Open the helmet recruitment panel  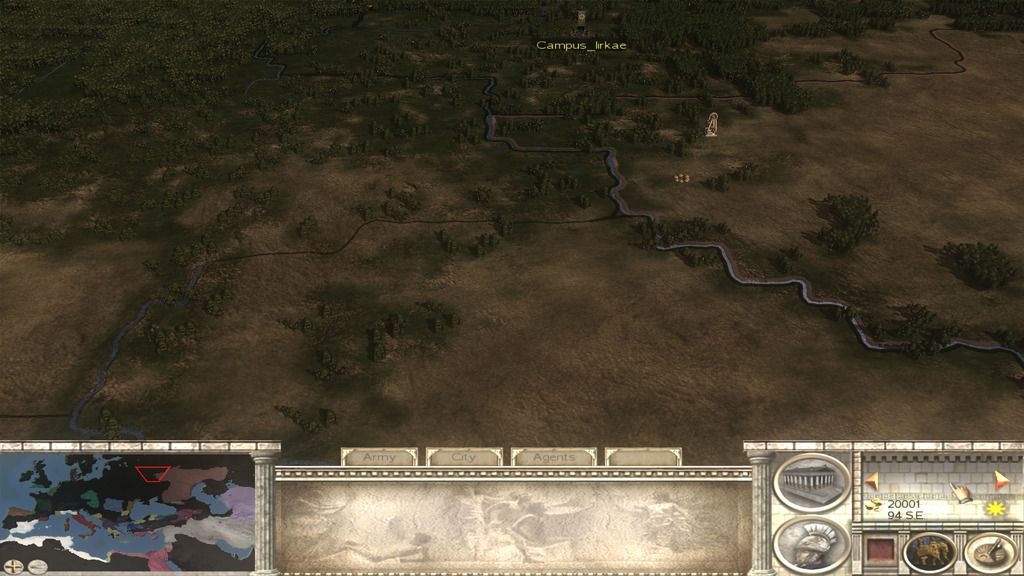(811, 543)
